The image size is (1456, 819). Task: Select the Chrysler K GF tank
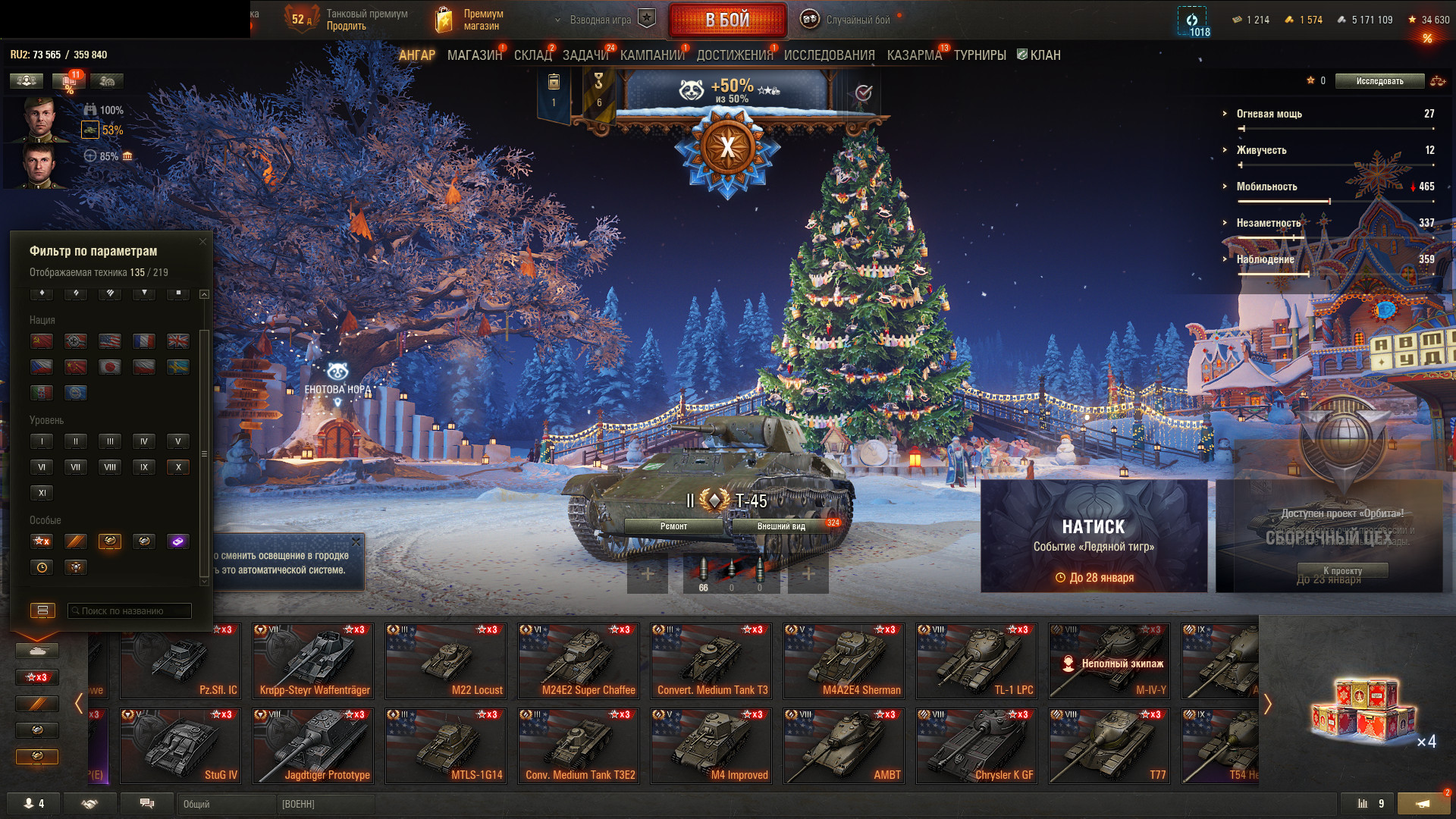[977, 745]
